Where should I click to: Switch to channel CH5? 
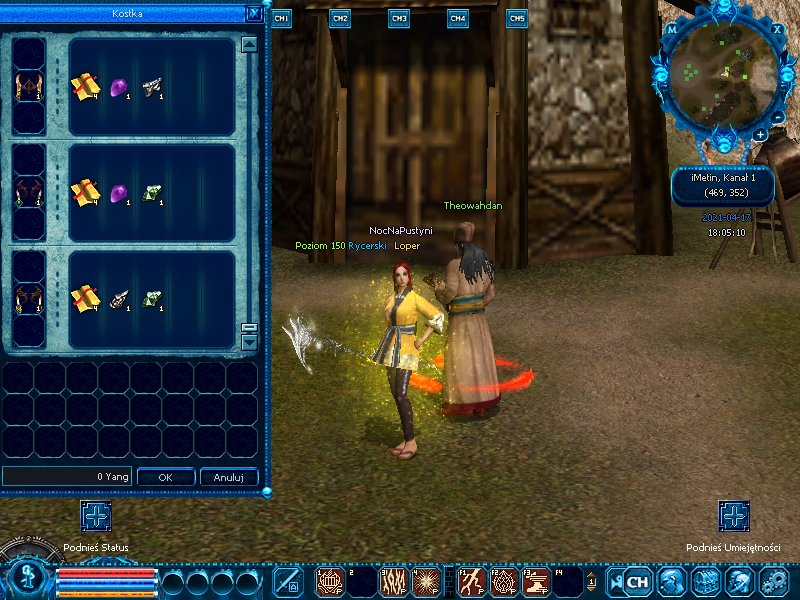click(517, 19)
